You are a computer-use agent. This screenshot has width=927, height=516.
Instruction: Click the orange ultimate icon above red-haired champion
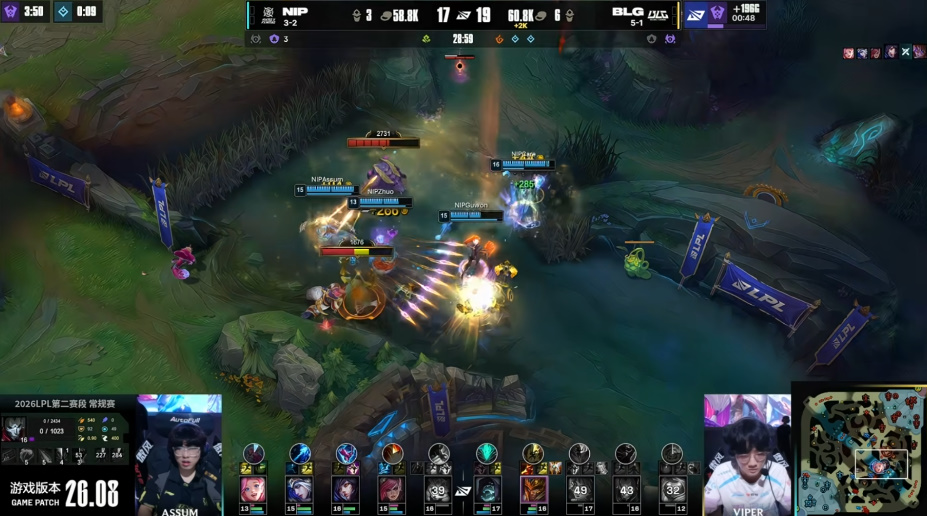pyautogui.click(x=392, y=453)
